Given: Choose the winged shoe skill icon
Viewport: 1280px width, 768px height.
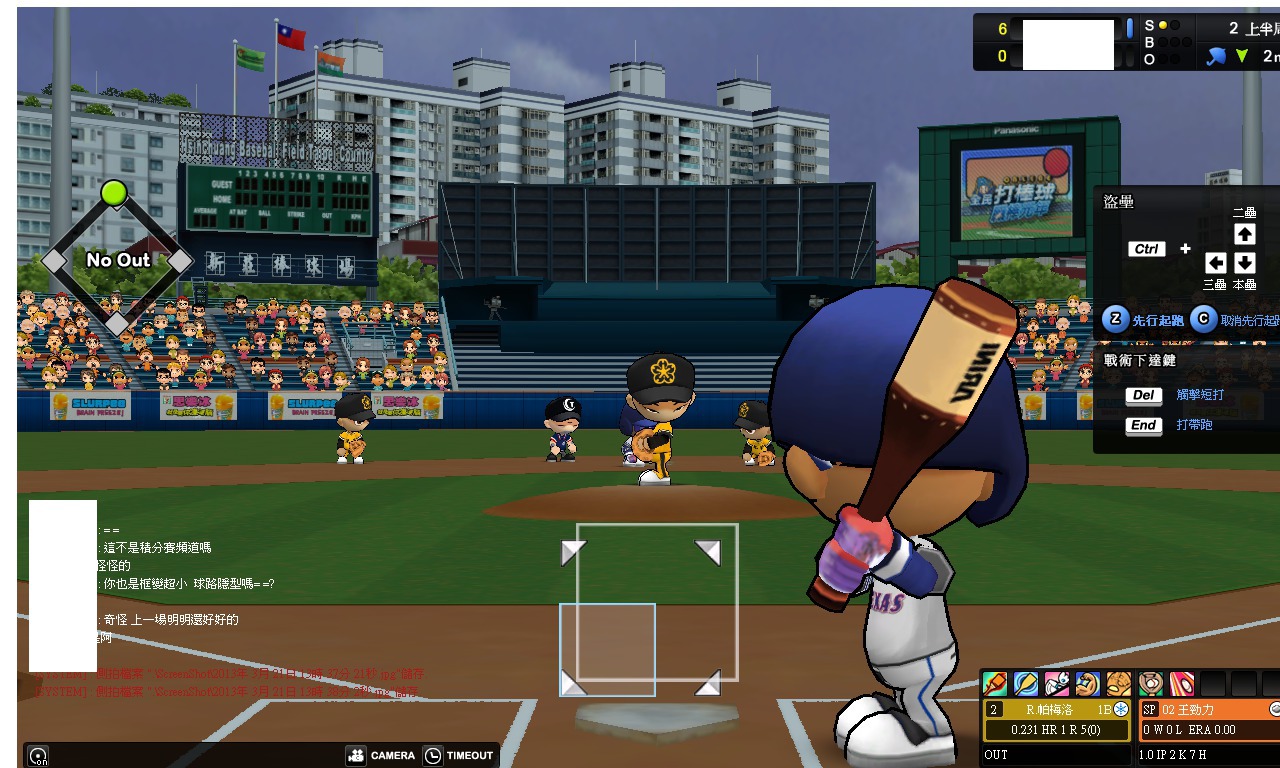Looking at the screenshot, I should (1057, 684).
